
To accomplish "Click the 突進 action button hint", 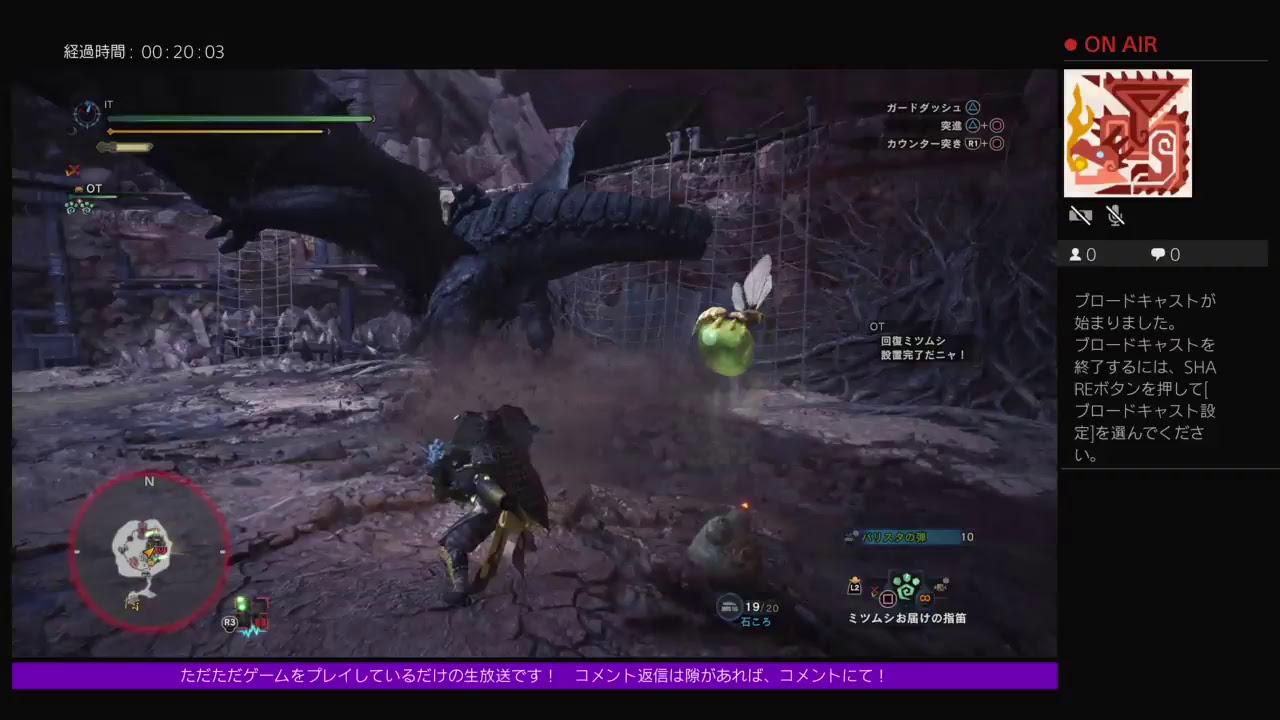I will tap(949, 125).
